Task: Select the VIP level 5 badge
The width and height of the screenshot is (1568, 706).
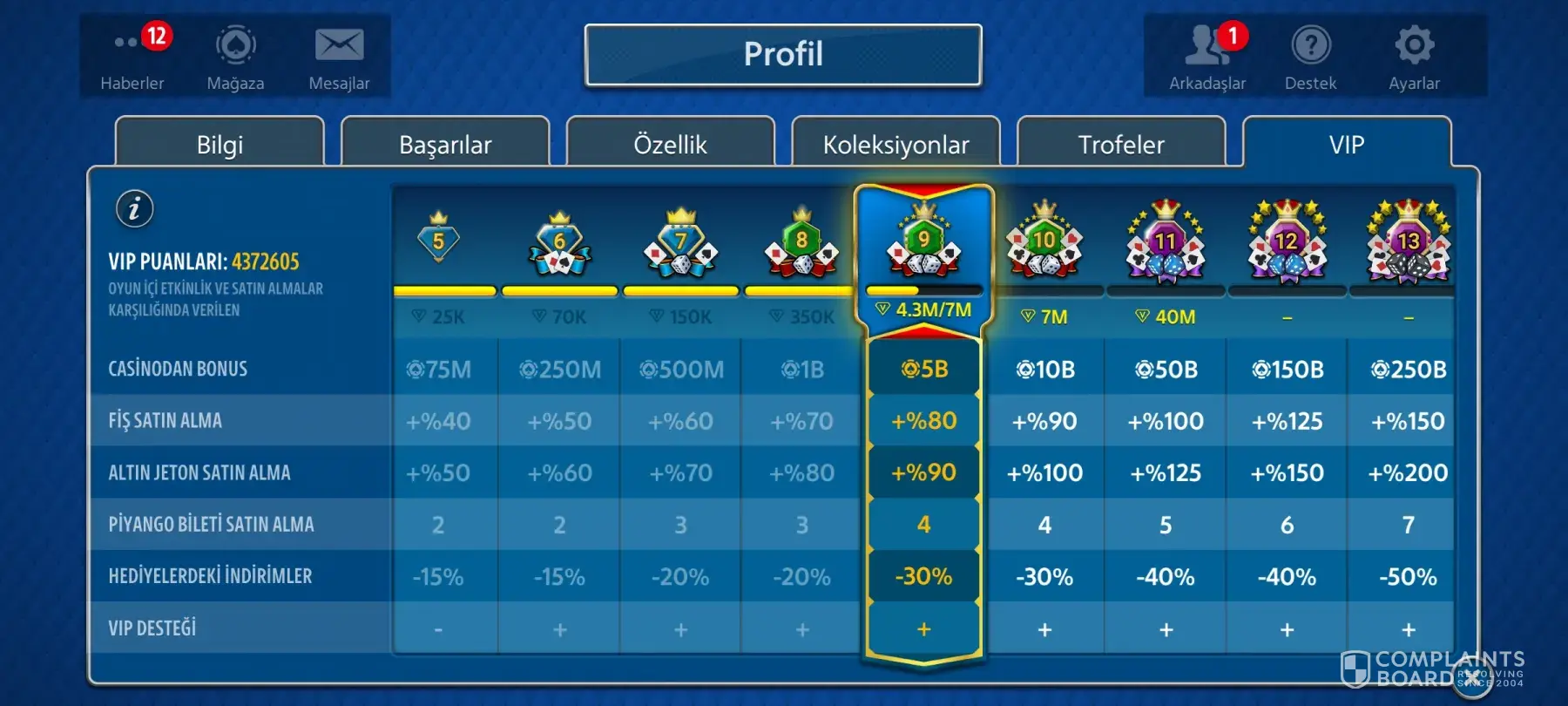Action: pyautogui.click(x=438, y=238)
